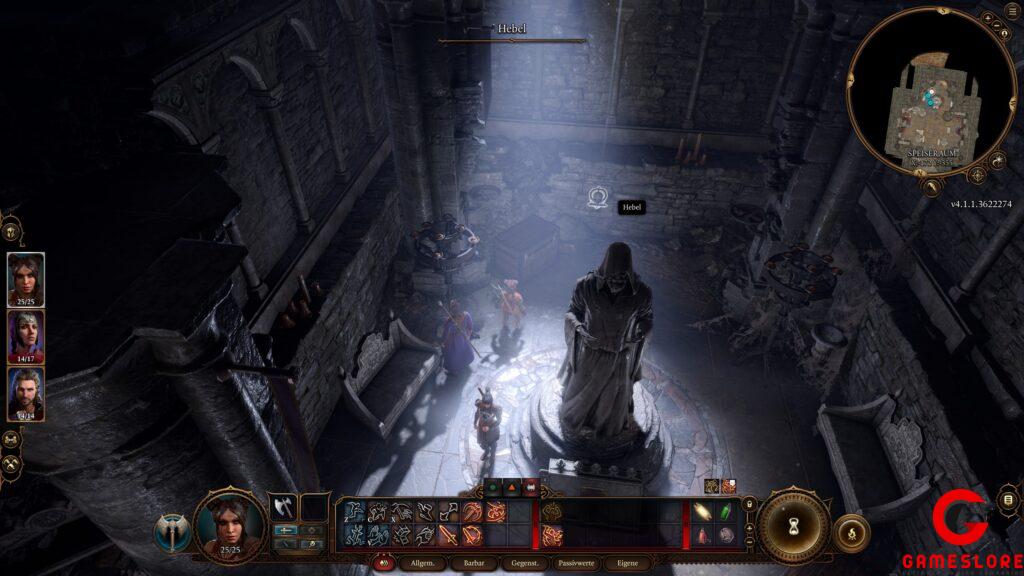1024x576 pixels.
Task: Click the round helmet icon above party portraits
Action: pyautogui.click(x=12, y=231)
